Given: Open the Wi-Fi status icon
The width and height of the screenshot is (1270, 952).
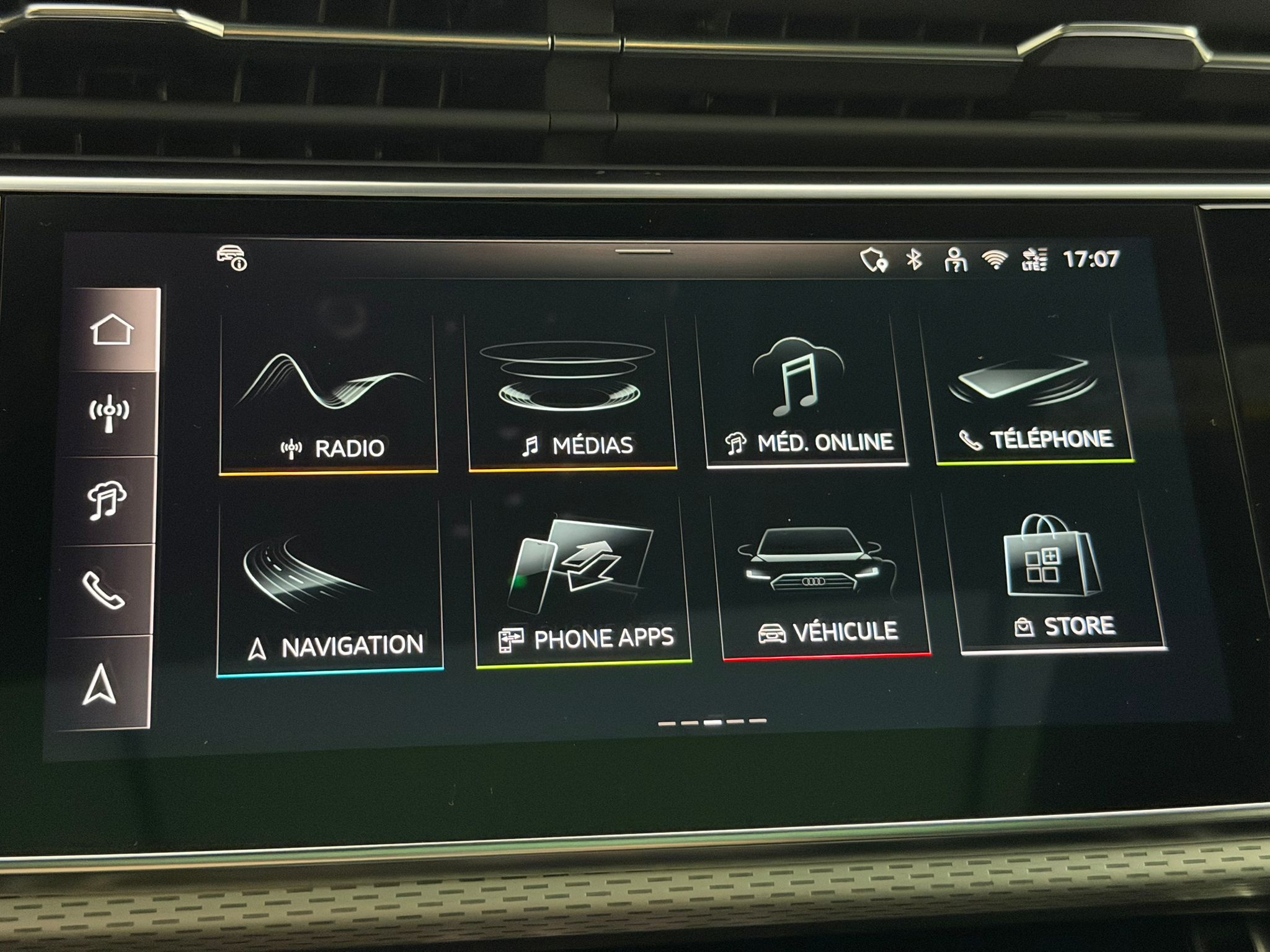Looking at the screenshot, I should (x=994, y=260).
